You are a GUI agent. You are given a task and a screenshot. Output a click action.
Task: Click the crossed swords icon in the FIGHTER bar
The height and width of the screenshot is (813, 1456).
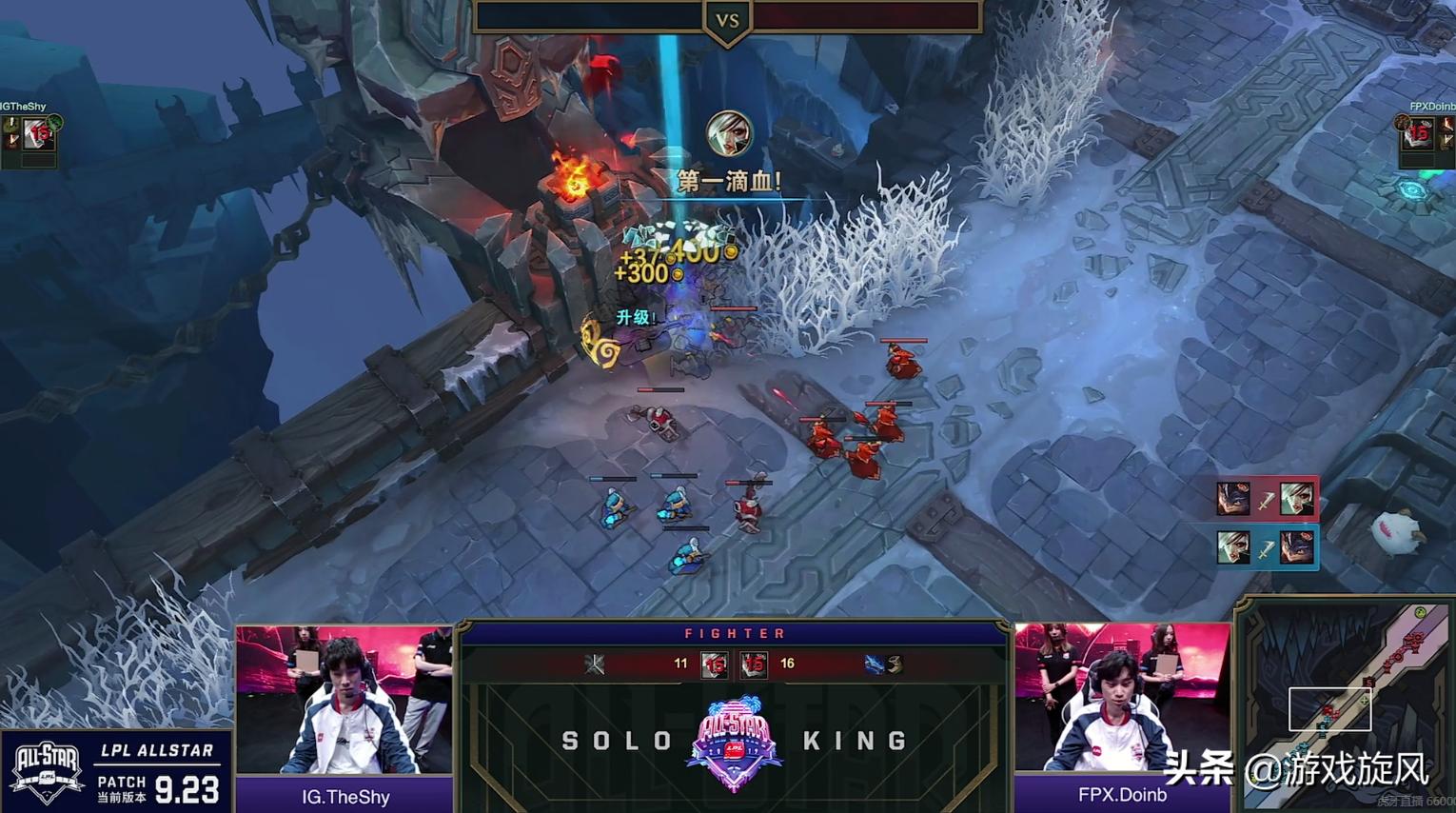pyautogui.click(x=596, y=664)
